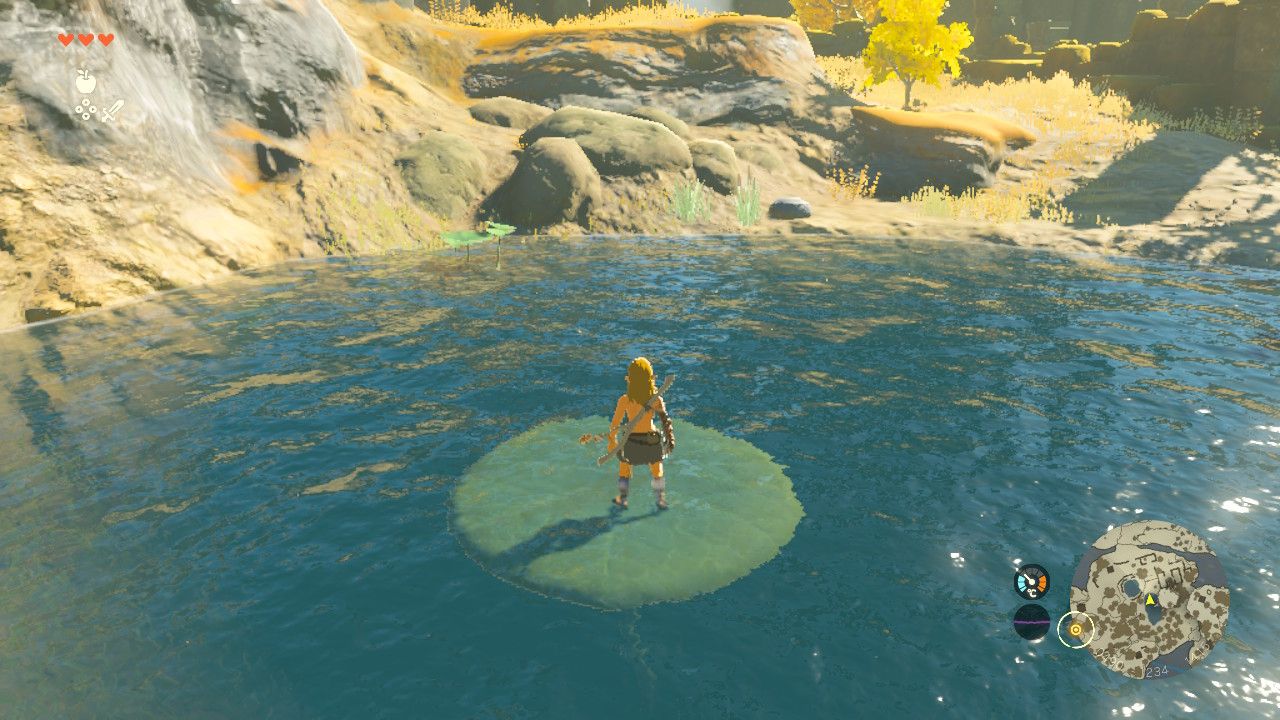
Task: Click the Celsius symbol on the temperature dial
Action: pyautogui.click(x=1031, y=592)
